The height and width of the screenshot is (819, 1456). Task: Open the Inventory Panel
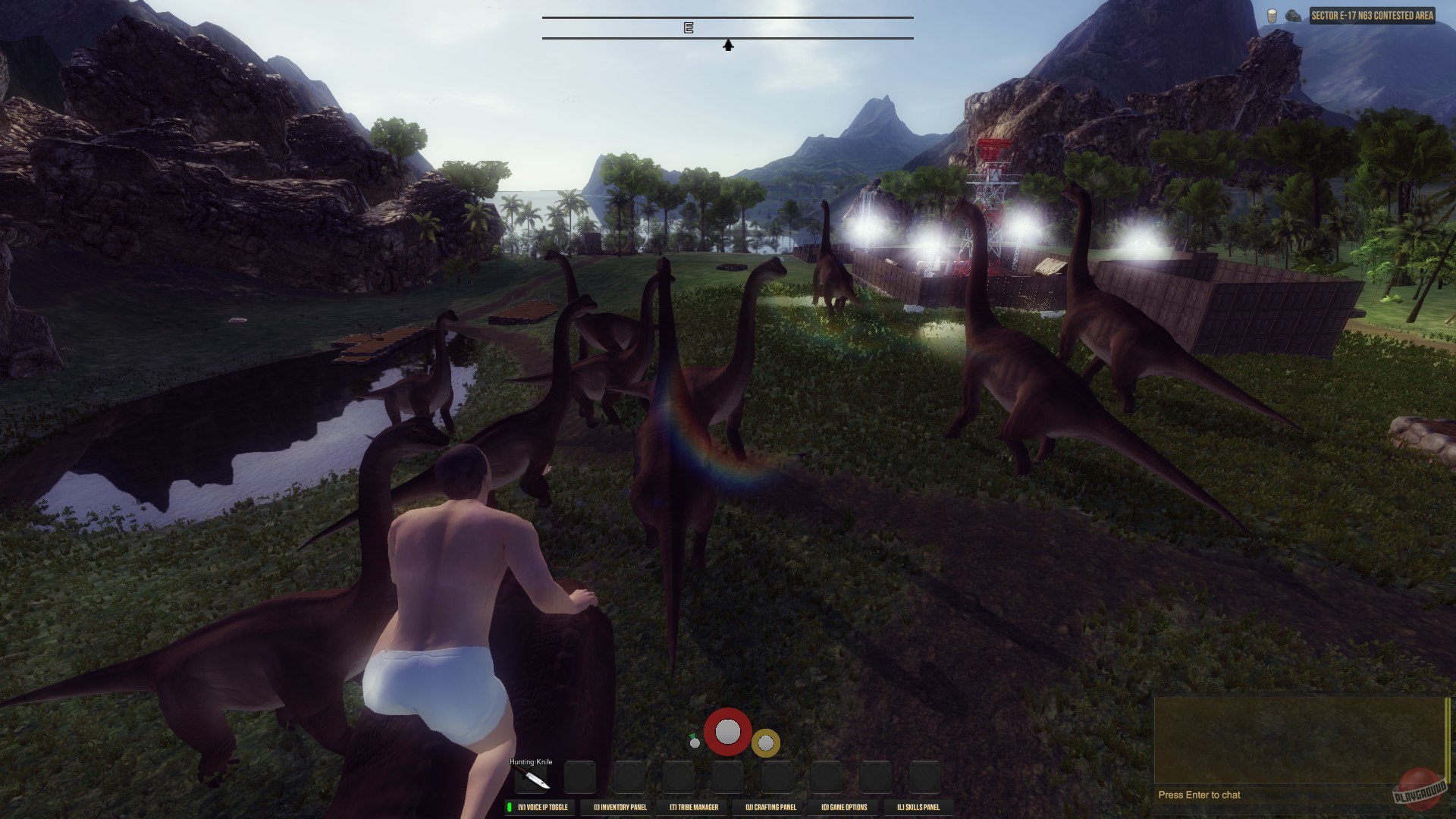coord(622,808)
